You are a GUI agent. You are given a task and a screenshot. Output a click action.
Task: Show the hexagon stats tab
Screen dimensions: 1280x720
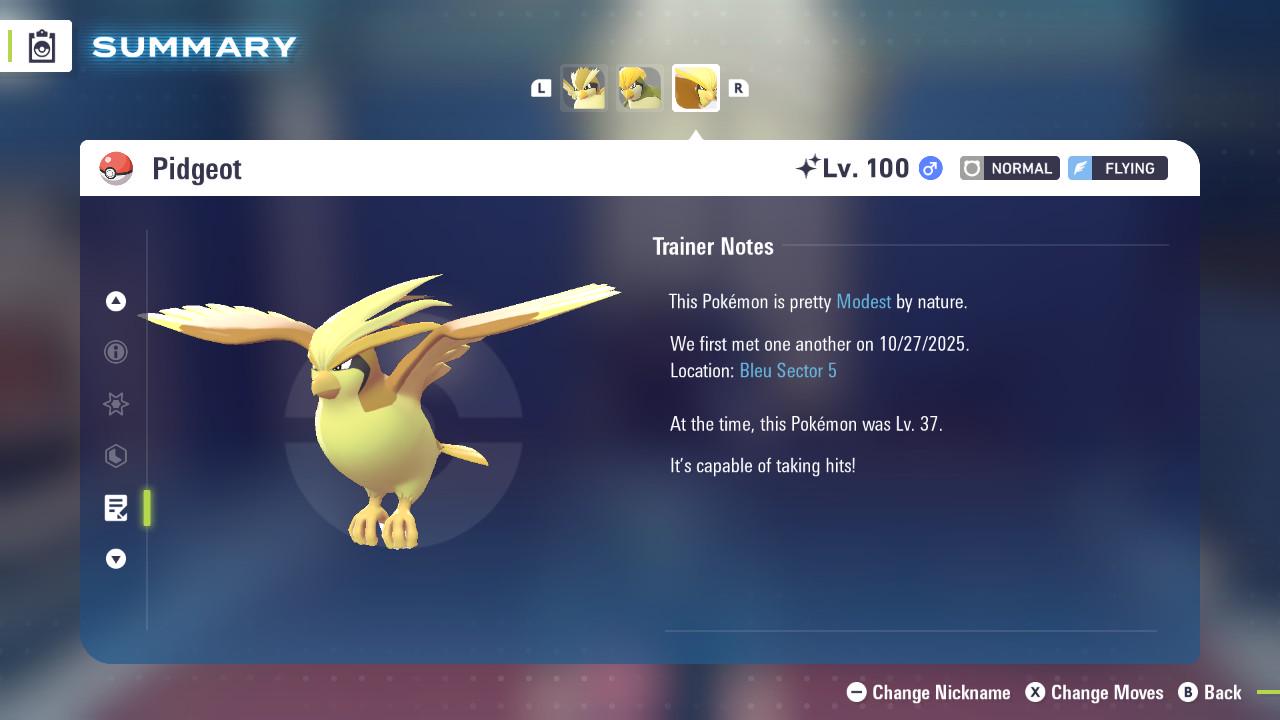pyautogui.click(x=116, y=456)
